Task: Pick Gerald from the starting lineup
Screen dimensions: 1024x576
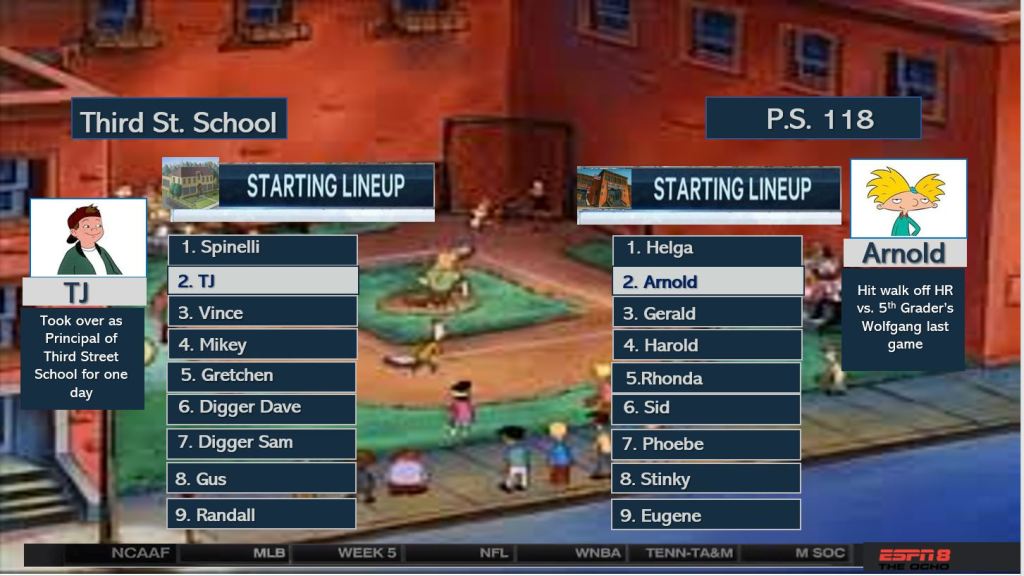Action: pyautogui.click(x=707, y=314)
